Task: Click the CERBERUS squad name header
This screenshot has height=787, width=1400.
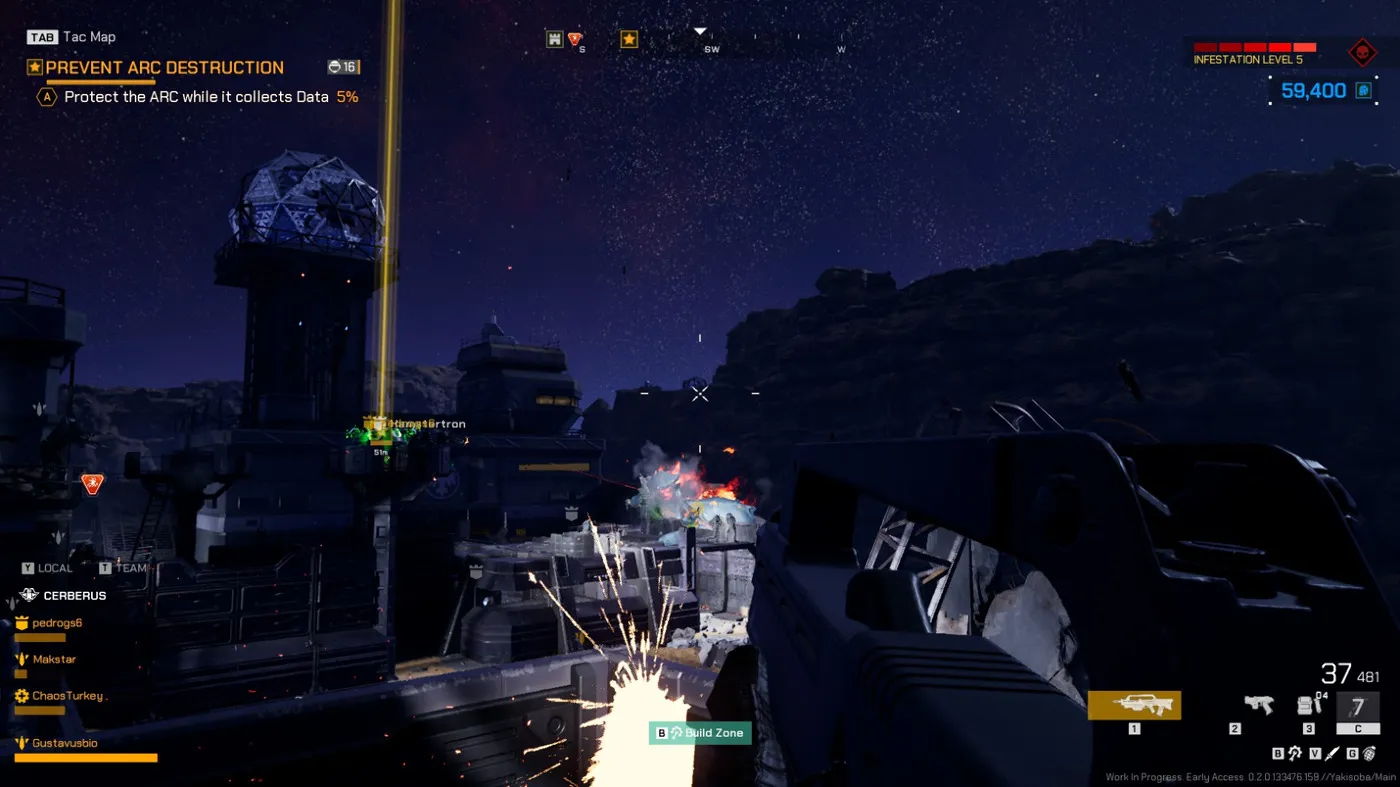Action: point(74,595)
